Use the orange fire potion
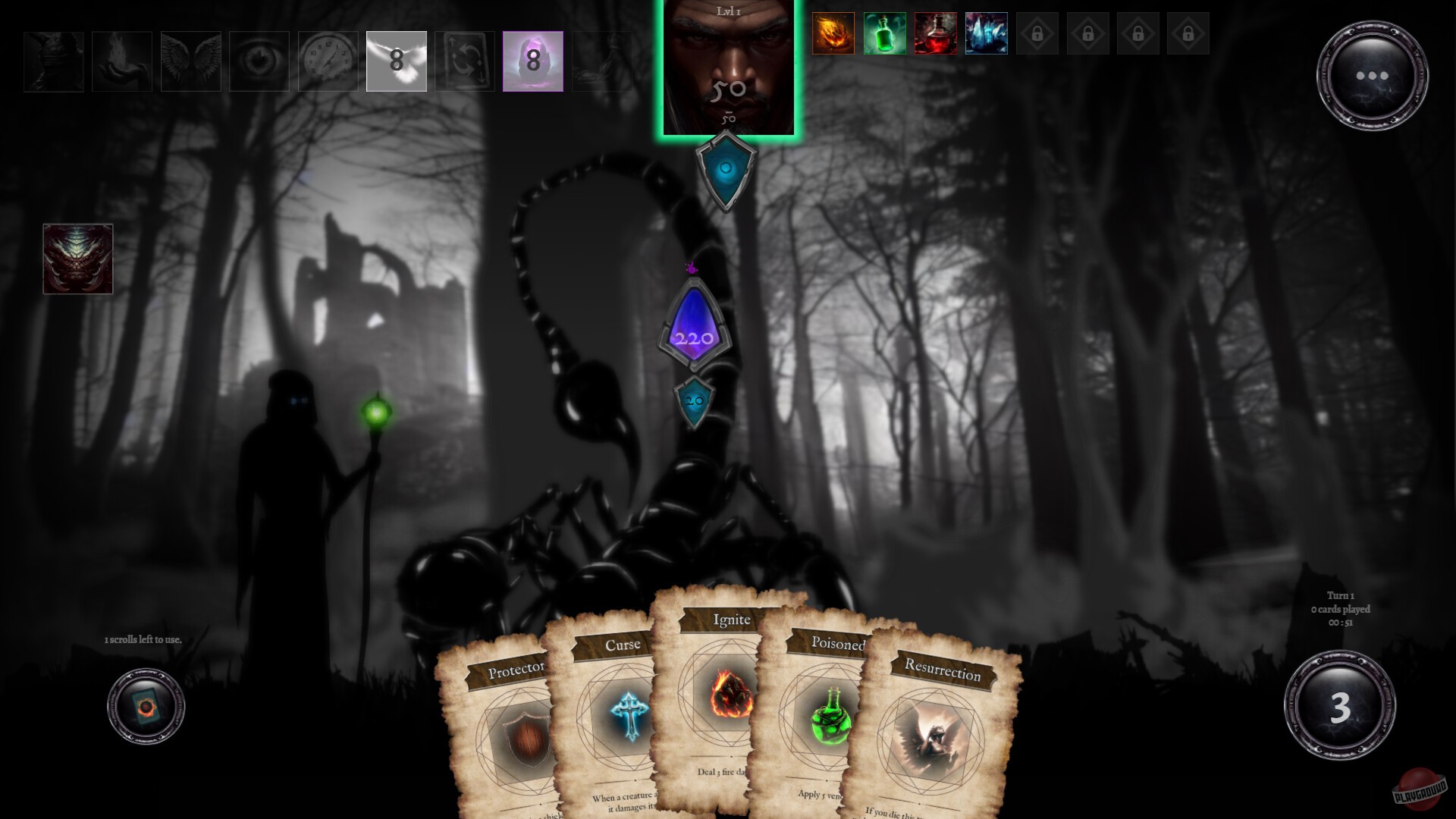 (833, 33)
